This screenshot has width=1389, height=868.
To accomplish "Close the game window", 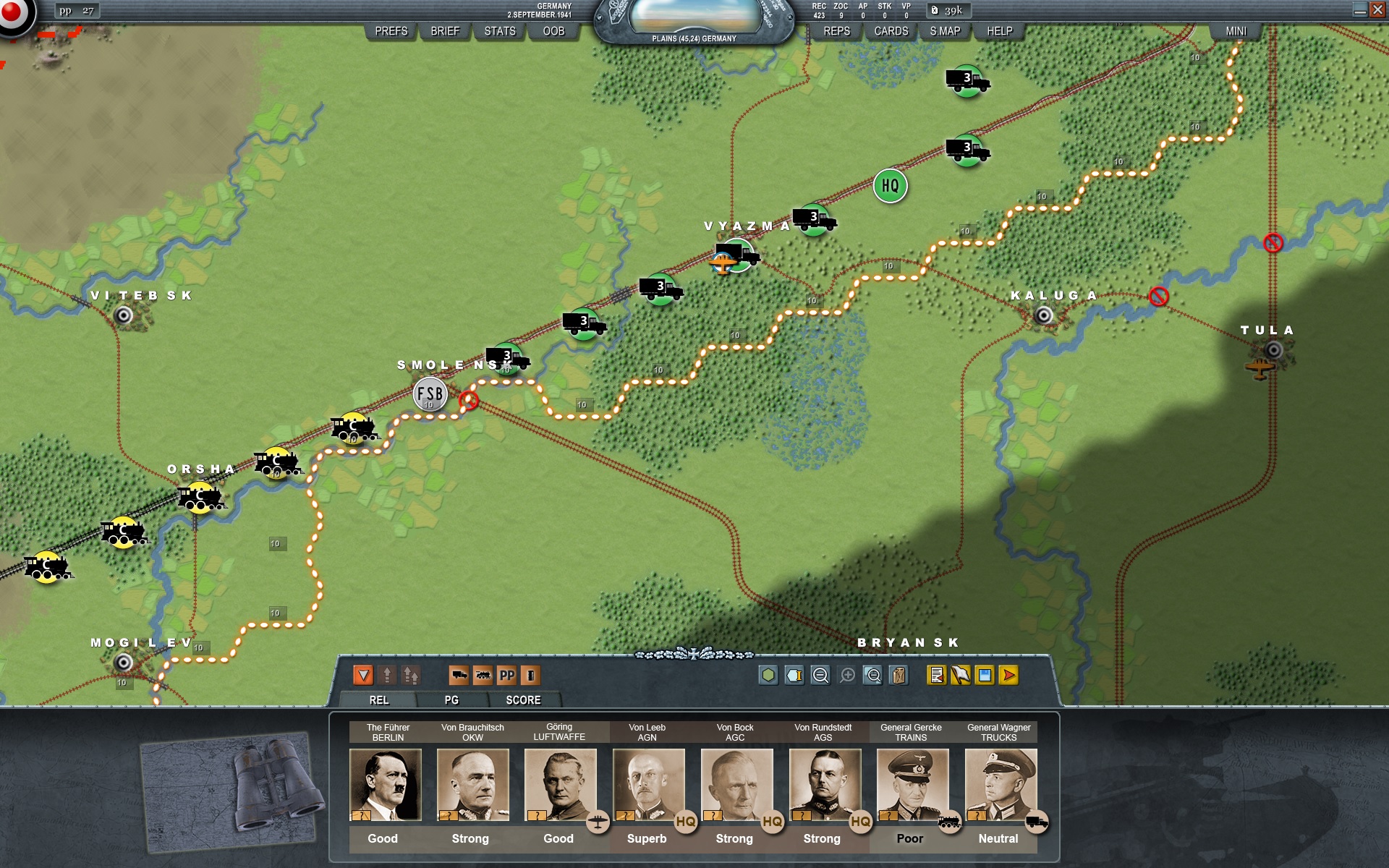I will pyautogui.click(x=1377, y=9).
